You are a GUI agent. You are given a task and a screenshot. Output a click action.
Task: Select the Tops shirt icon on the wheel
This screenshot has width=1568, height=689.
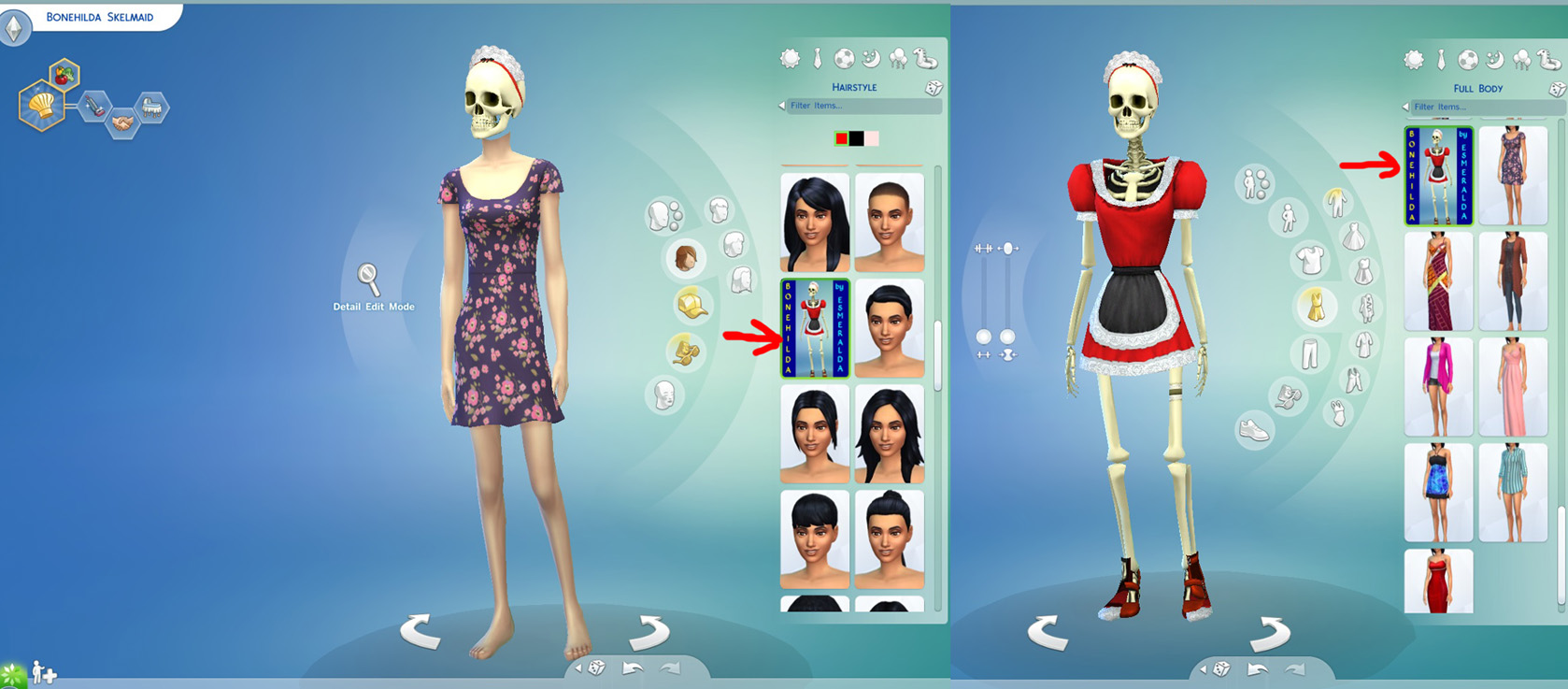pos(1311,257)
